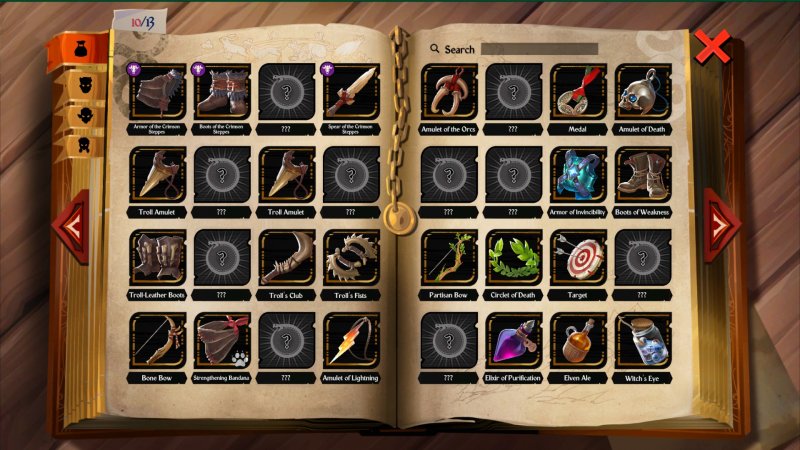Image resolution: width=800 pixels, height=450 pixels.
Task: Select the Spear of the Crimson Steppes
Action: point(351,92)
